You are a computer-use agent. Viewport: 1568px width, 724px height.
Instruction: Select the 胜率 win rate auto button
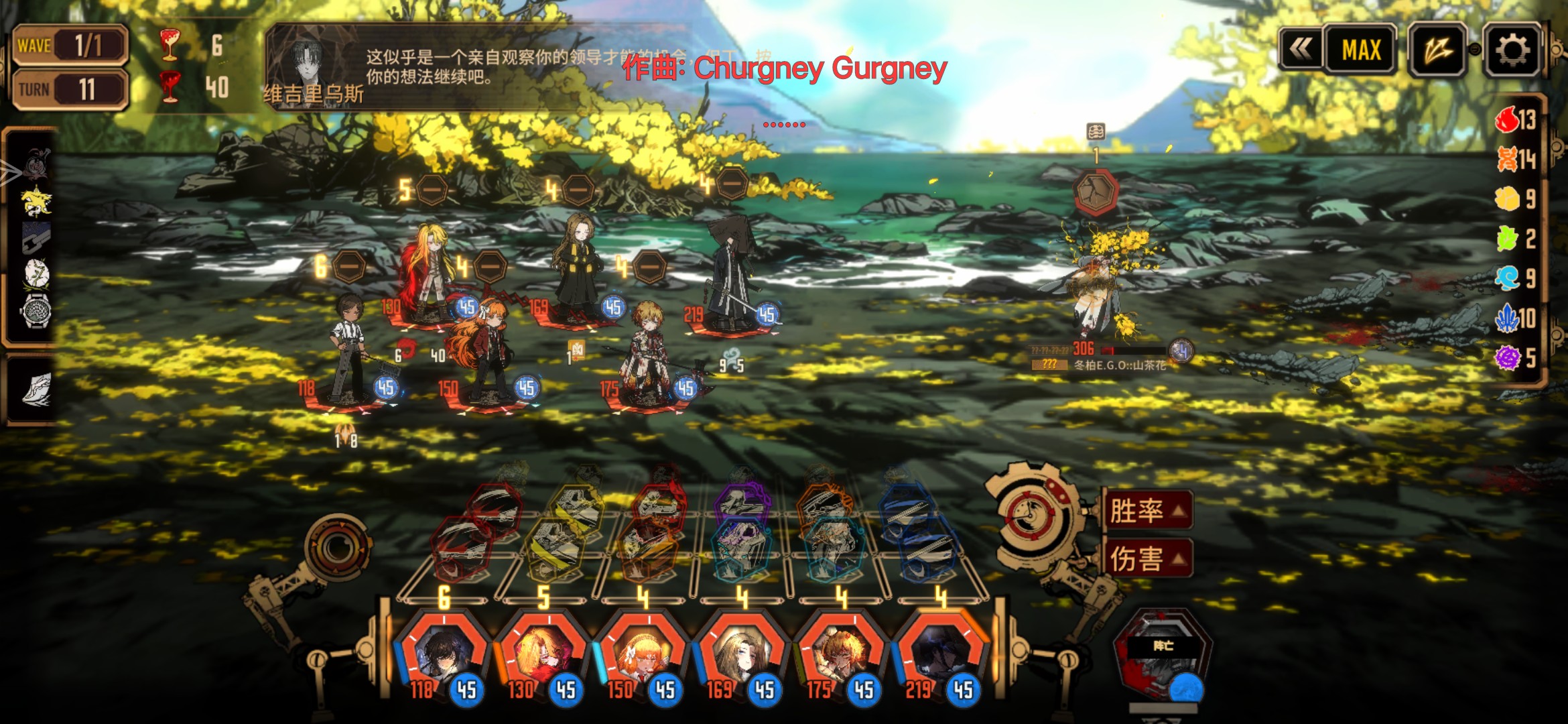[x=1147, y=511]
